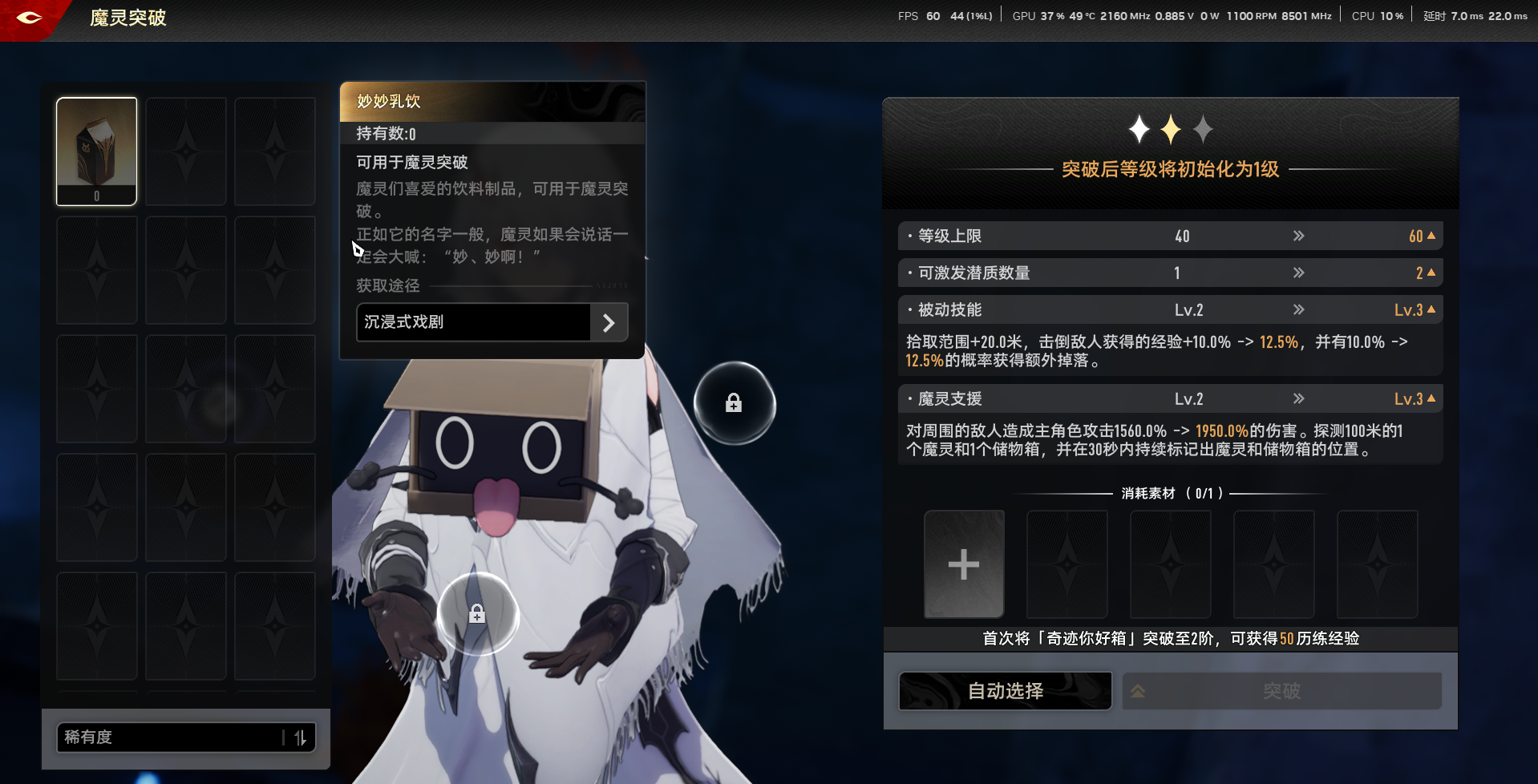Click the FPS counter in the top status bar
The width and height of the screenshot is (1538, 784).
932,15
